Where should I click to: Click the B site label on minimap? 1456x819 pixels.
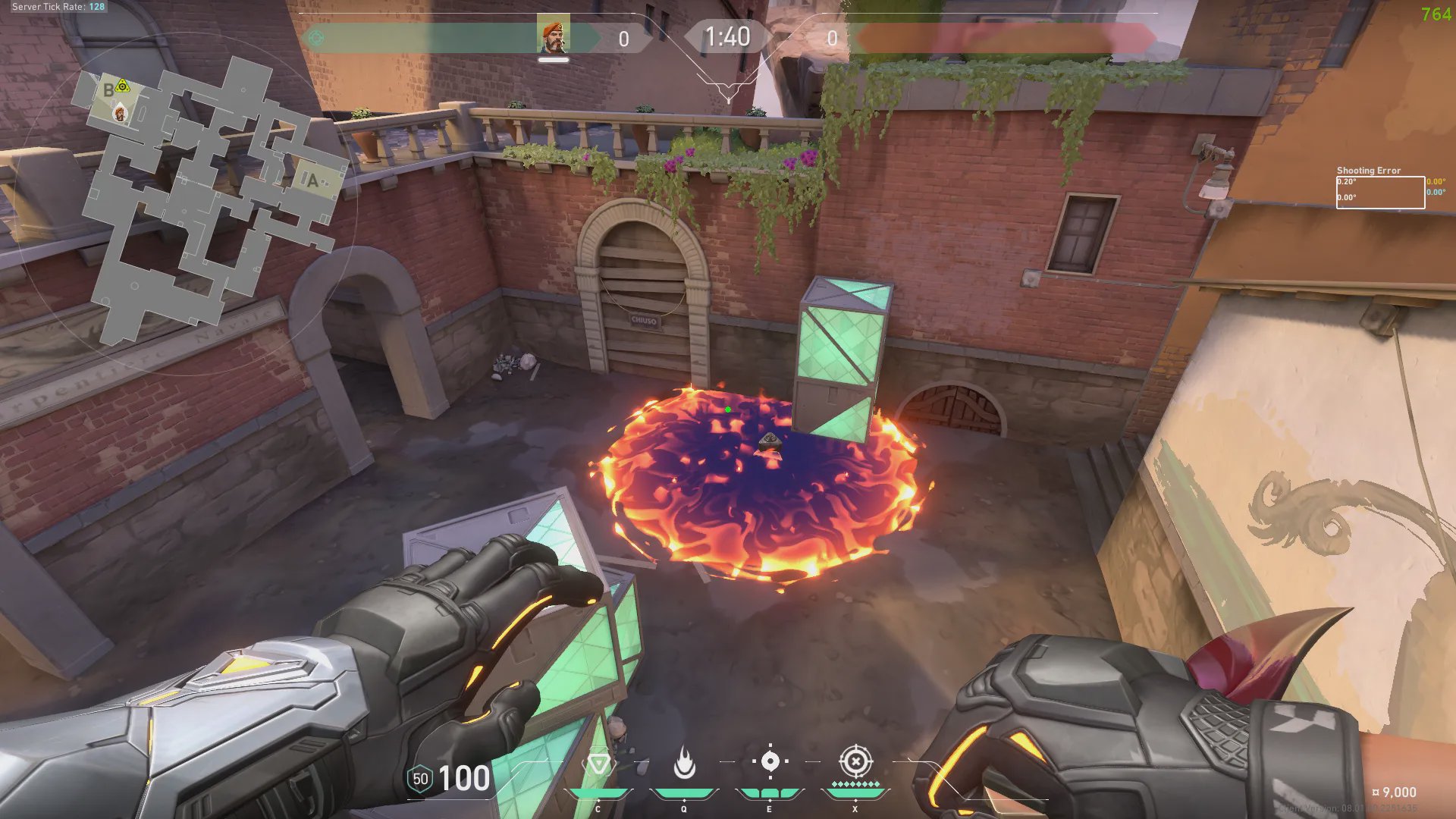tap(108, 91)
